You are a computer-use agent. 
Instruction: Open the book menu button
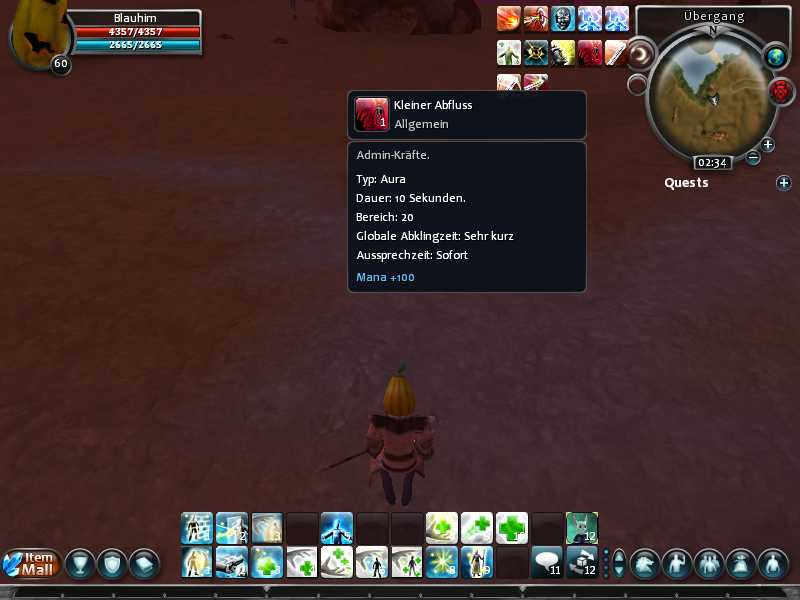[144, 563]
